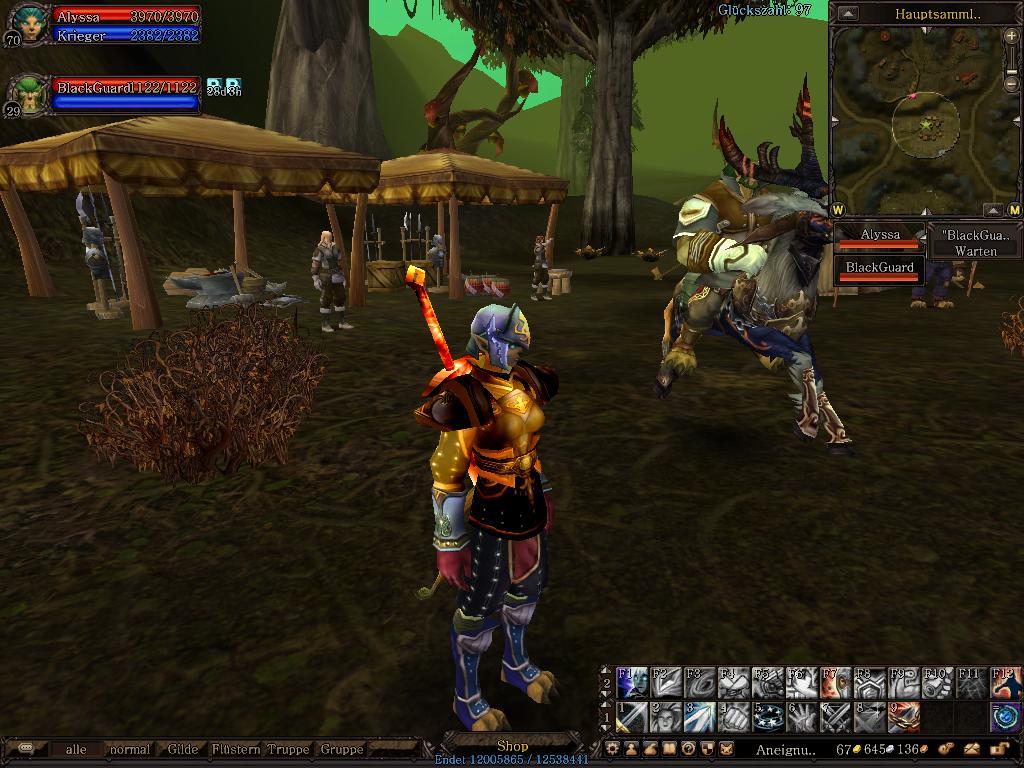Zoom in the minimap with plus button
This screenshot has height=768, width=1024.
(x=1011, y=36)
